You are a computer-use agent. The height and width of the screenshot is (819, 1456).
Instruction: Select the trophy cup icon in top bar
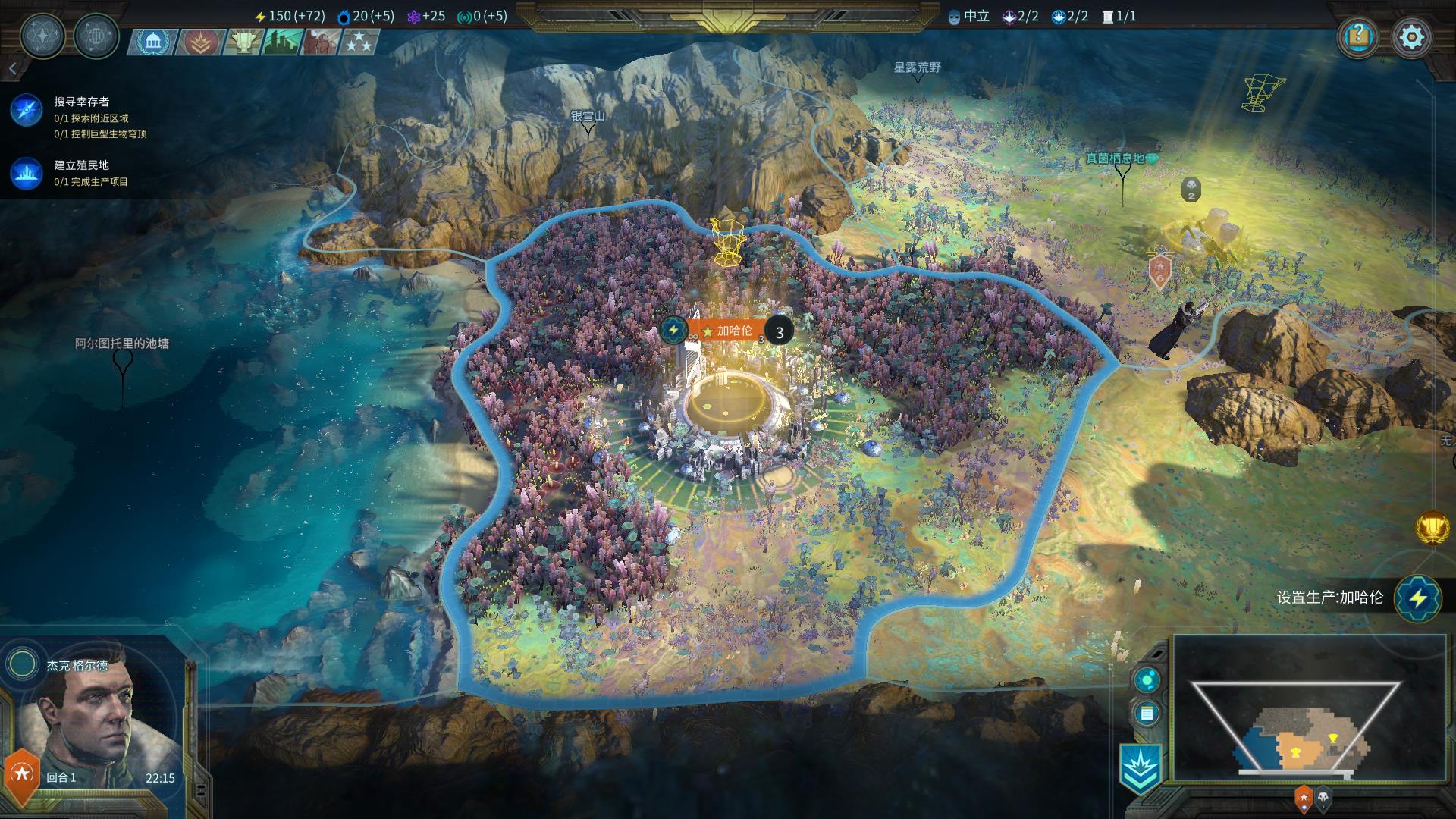click(243, 42)
